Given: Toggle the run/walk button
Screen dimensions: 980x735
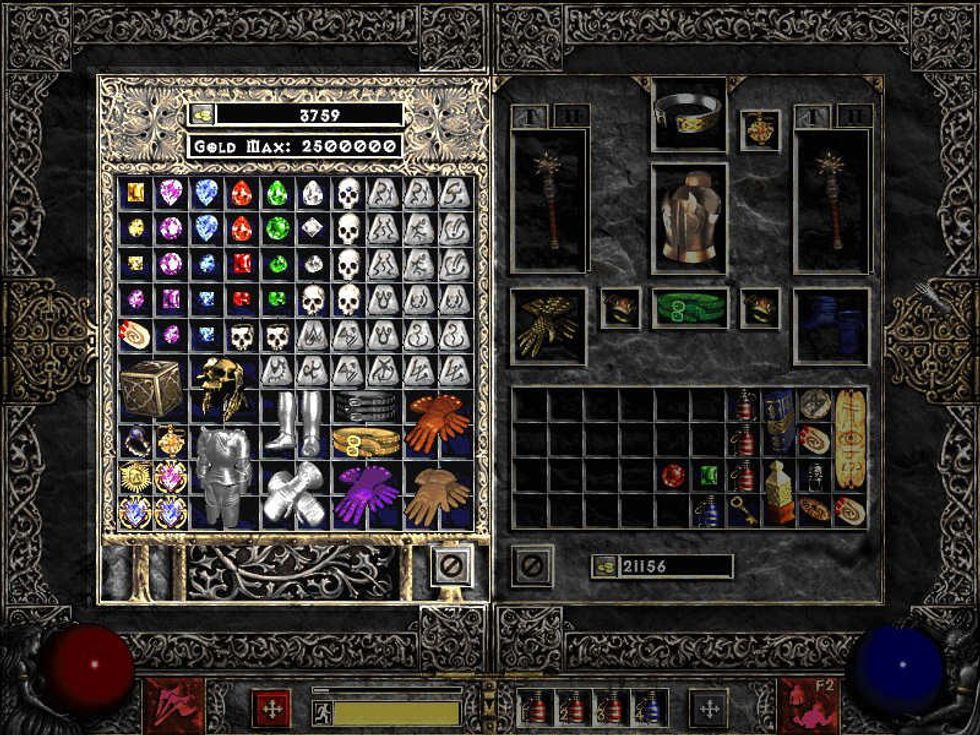Looking at the screenshot, I should point(322,712).
